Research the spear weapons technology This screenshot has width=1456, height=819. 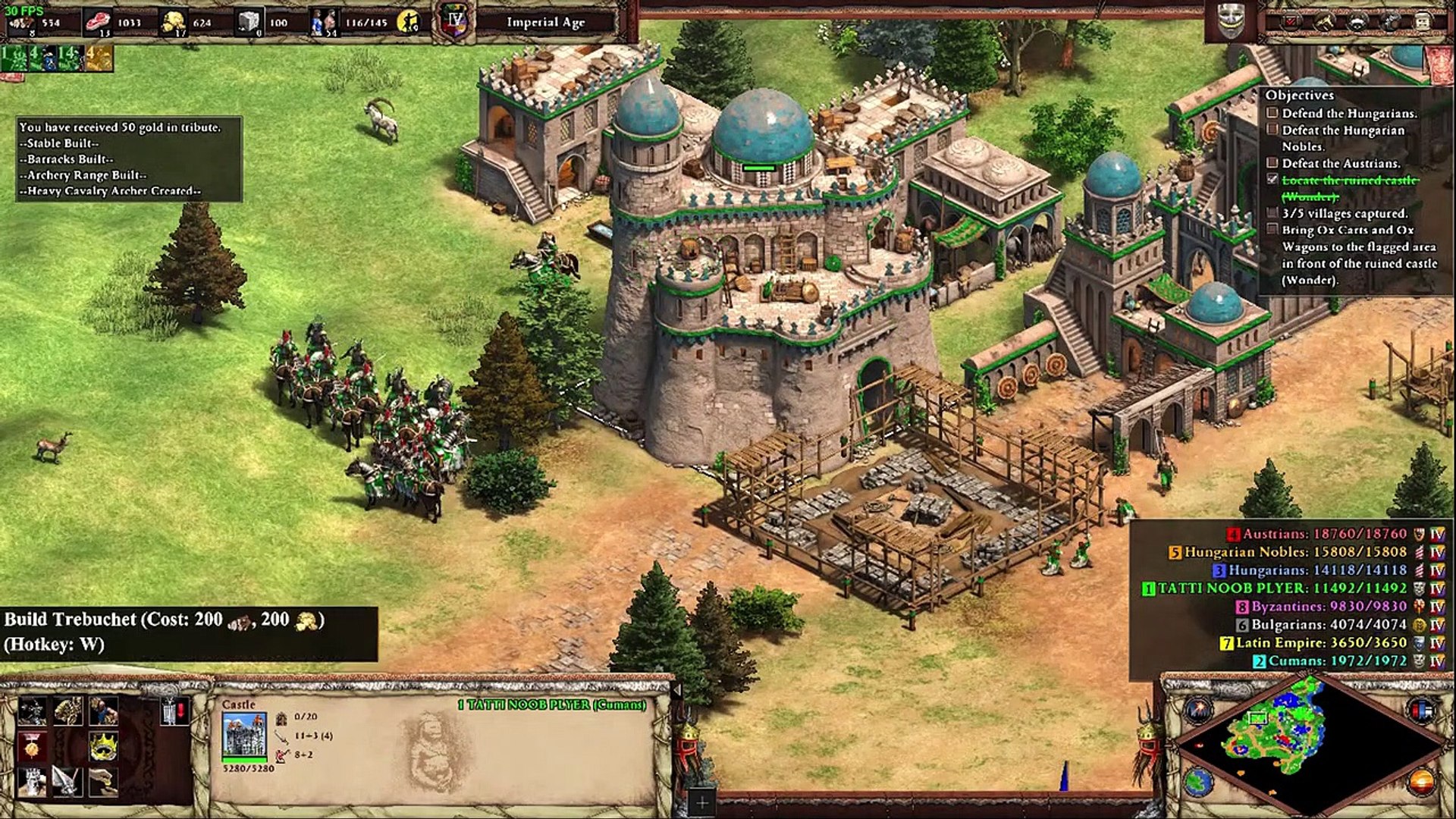pos(67,781)
